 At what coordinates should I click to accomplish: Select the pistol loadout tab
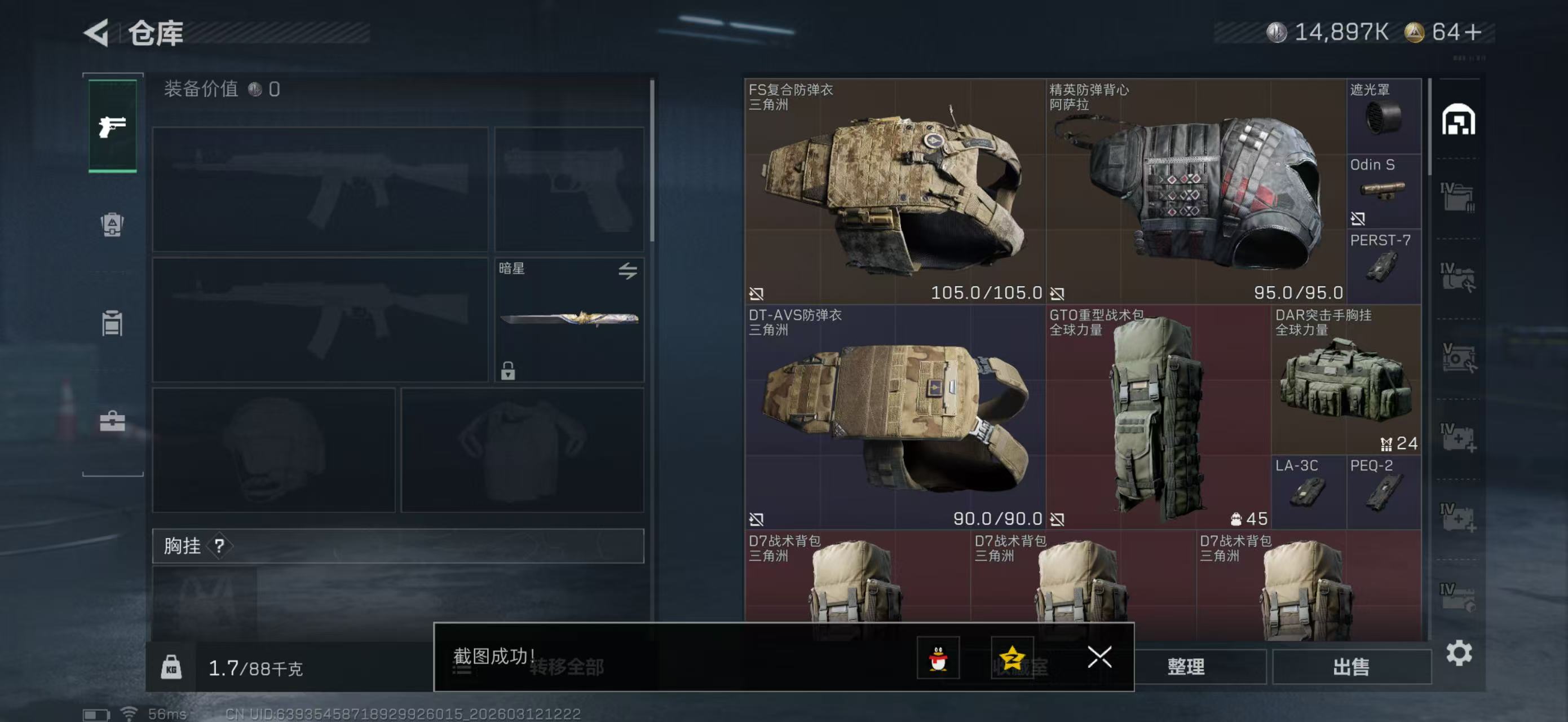[x=113, y=126]
